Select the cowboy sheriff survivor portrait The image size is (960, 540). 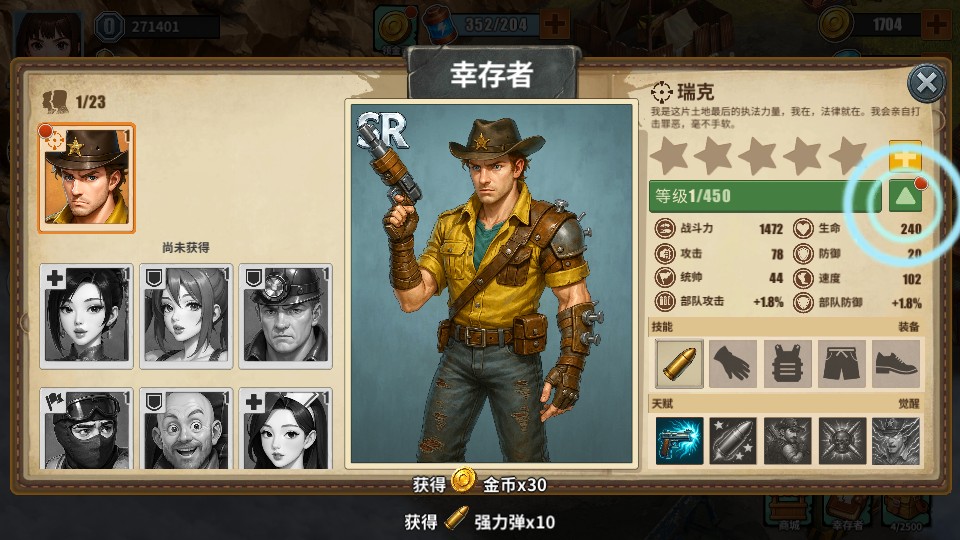[x=87, y=178]
